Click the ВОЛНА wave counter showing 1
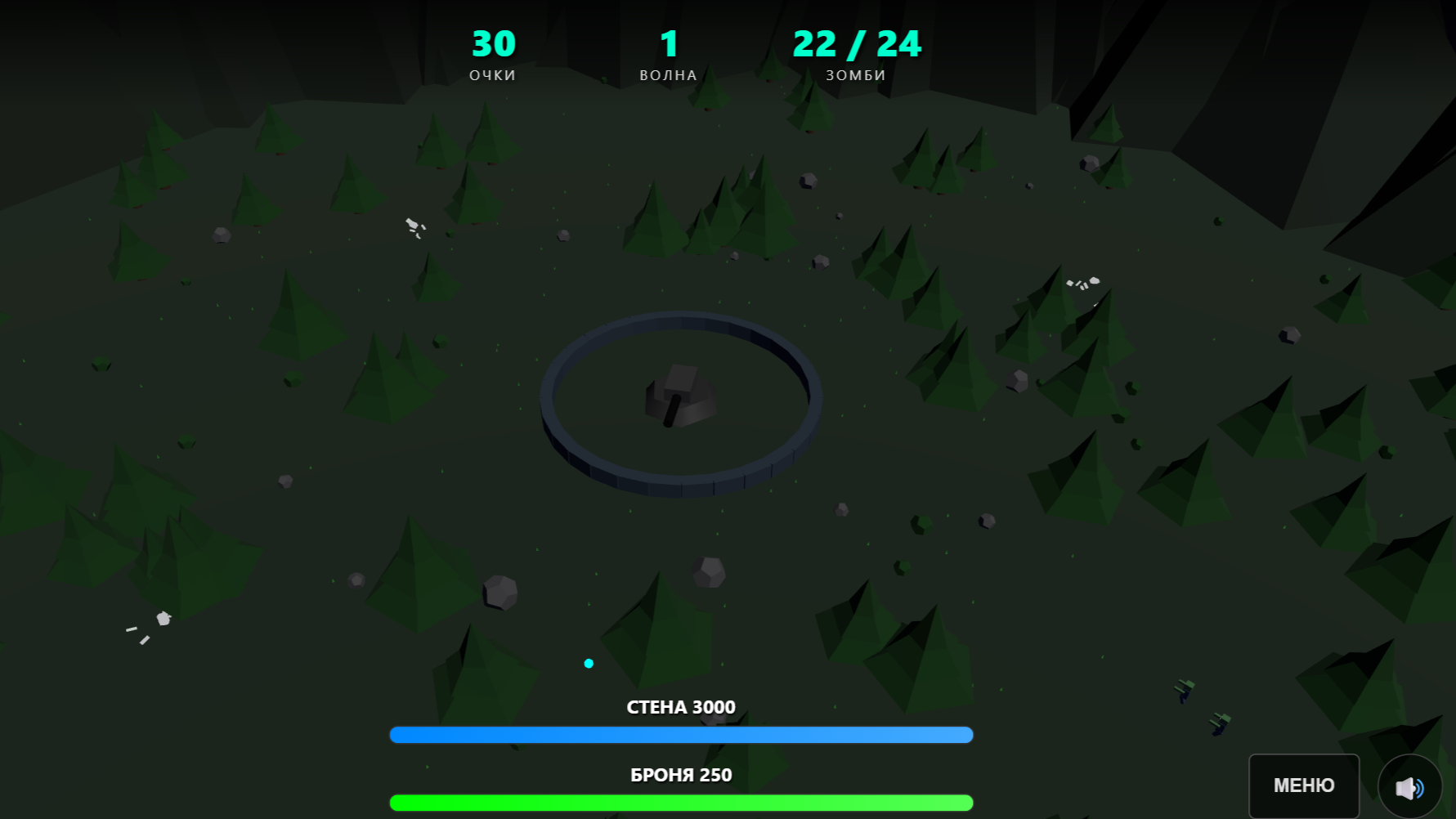Image resolution: width=1456 pixels, height=819 pixels. click(670, 53)
